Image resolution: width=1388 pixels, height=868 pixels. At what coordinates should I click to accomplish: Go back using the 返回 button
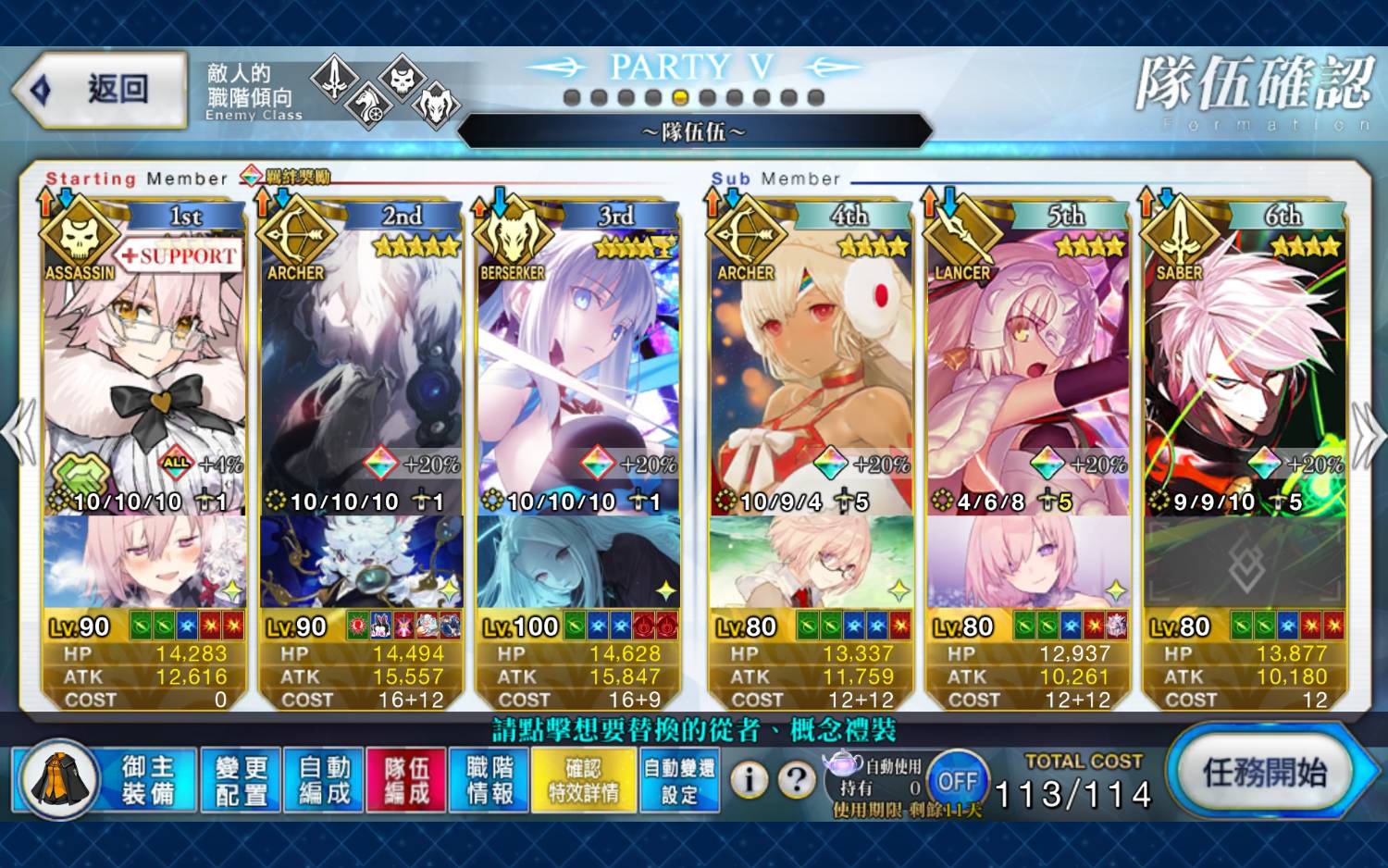click(100, 90)
